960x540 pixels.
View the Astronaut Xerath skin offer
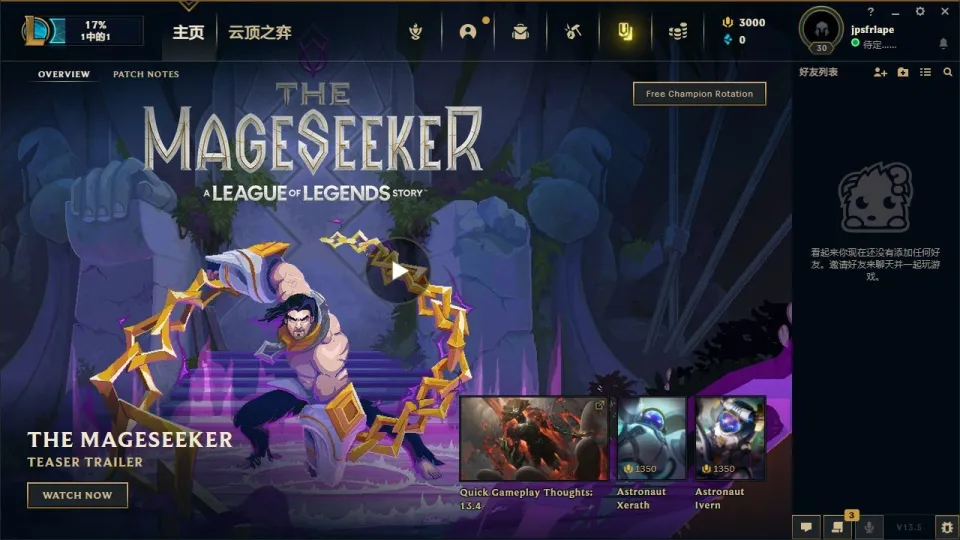click(652, 439)
